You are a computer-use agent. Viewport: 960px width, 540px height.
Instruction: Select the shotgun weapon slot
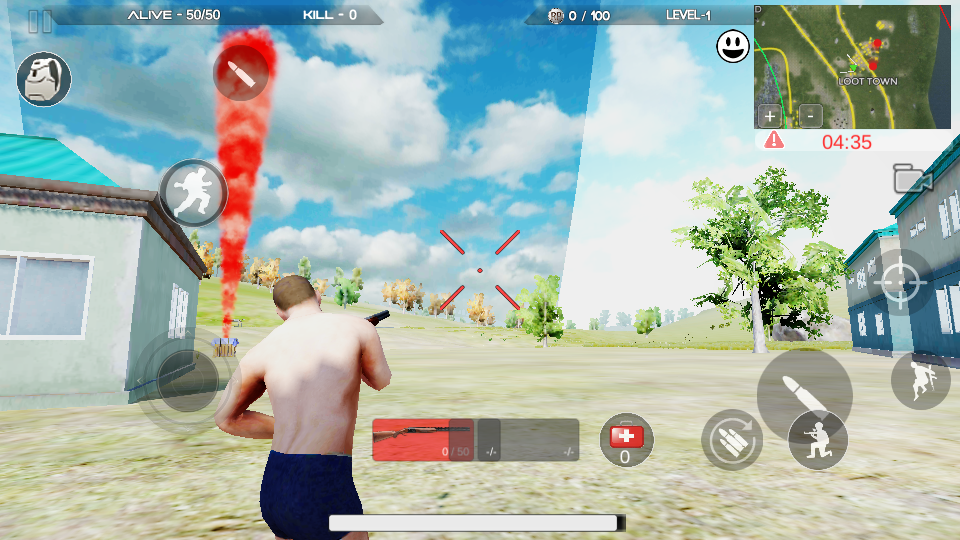(422, 439)
